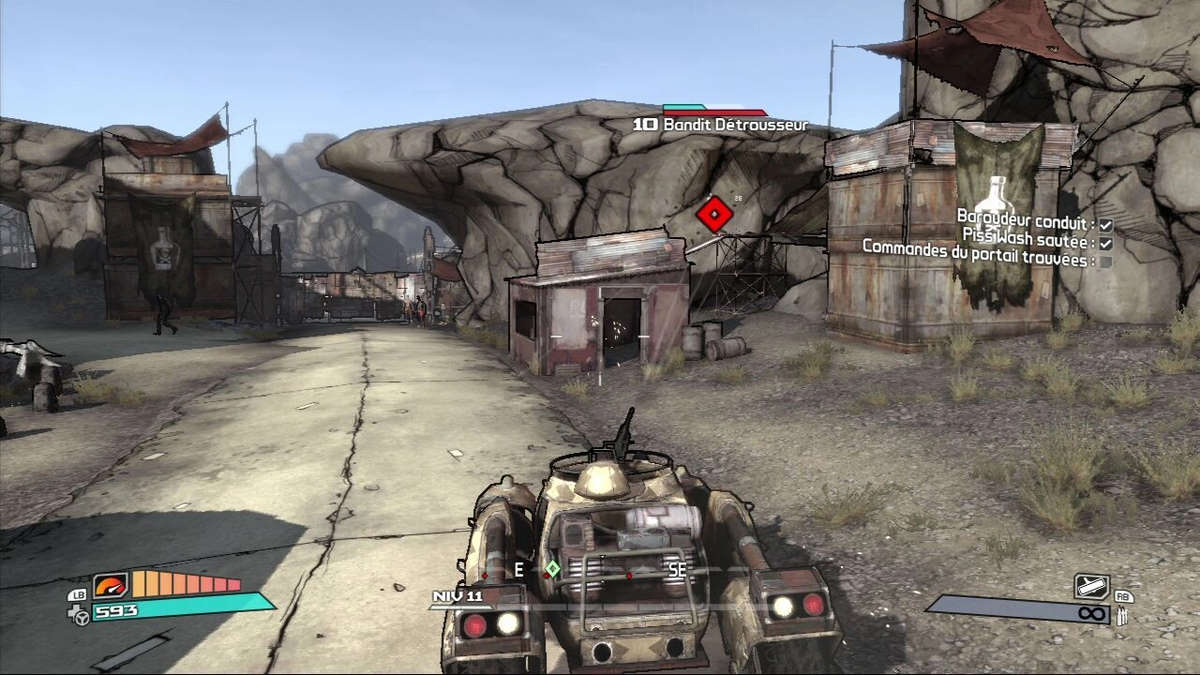Click the Piss Wash sautée objective checkbox
Viewport: 1200px width, 675px height.
point(1106,243)
